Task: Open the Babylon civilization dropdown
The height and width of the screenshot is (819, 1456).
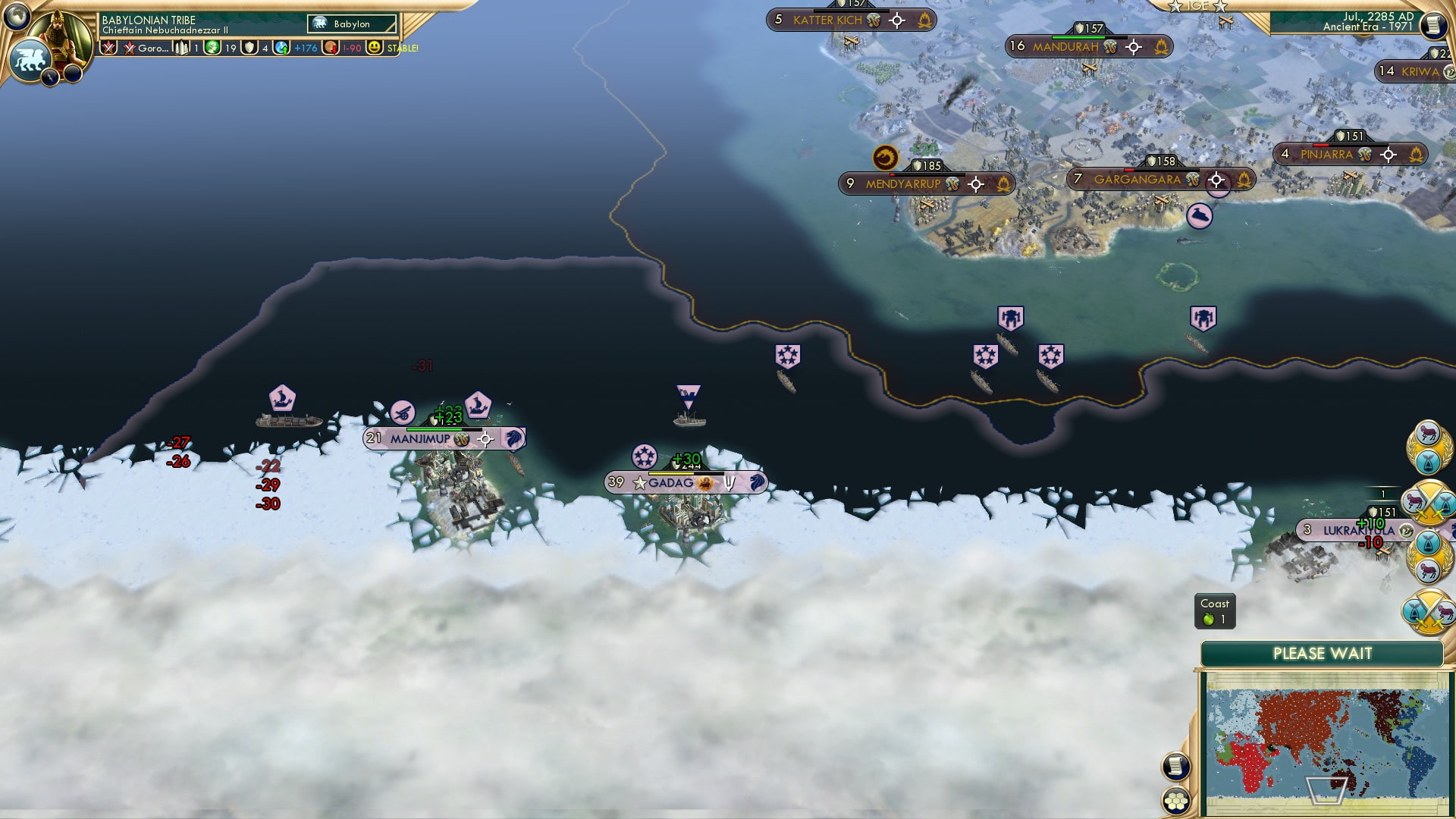Action: click(x=353, y=24)
